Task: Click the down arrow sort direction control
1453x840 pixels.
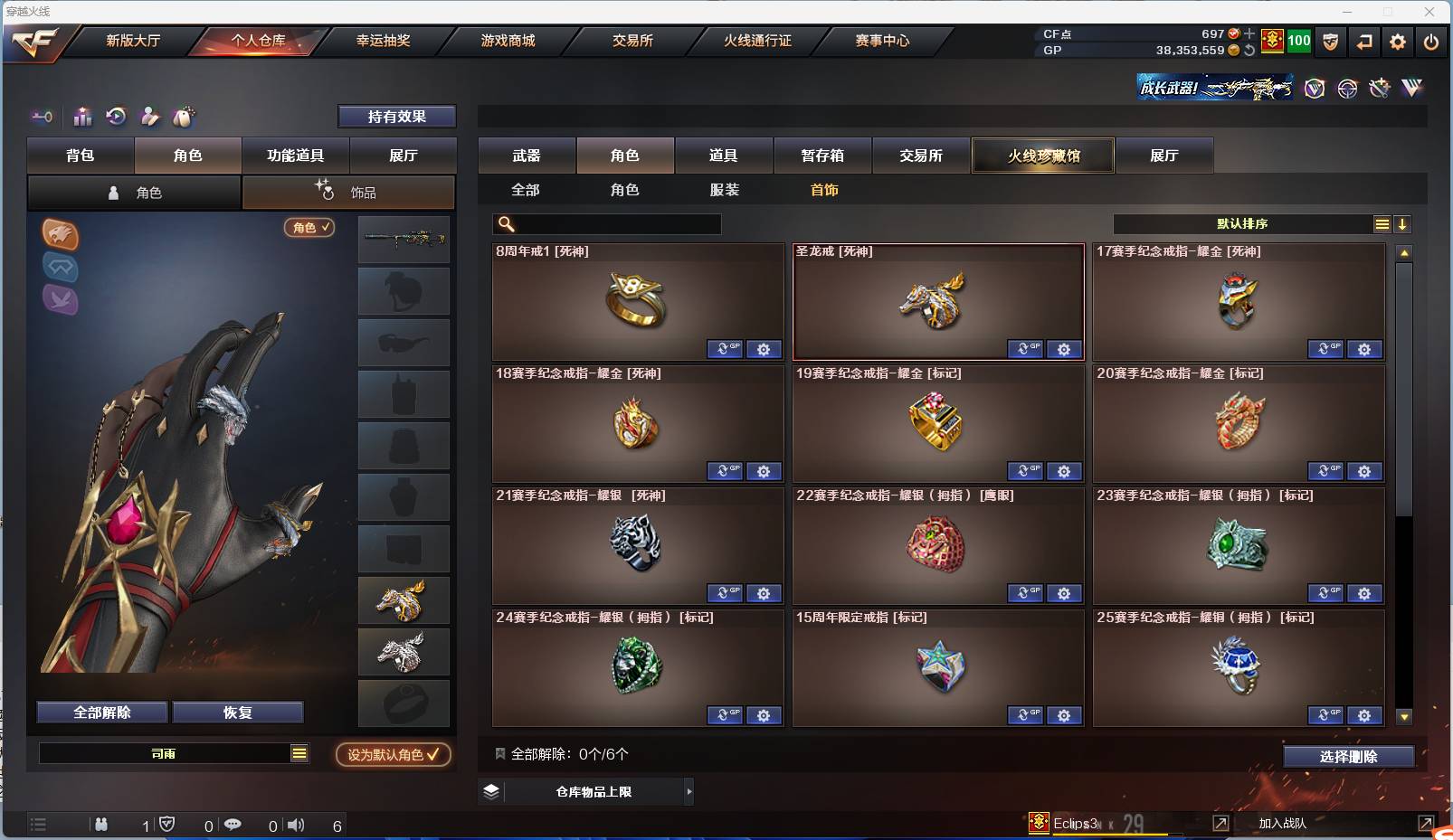Action: (x=1402, y=223)
